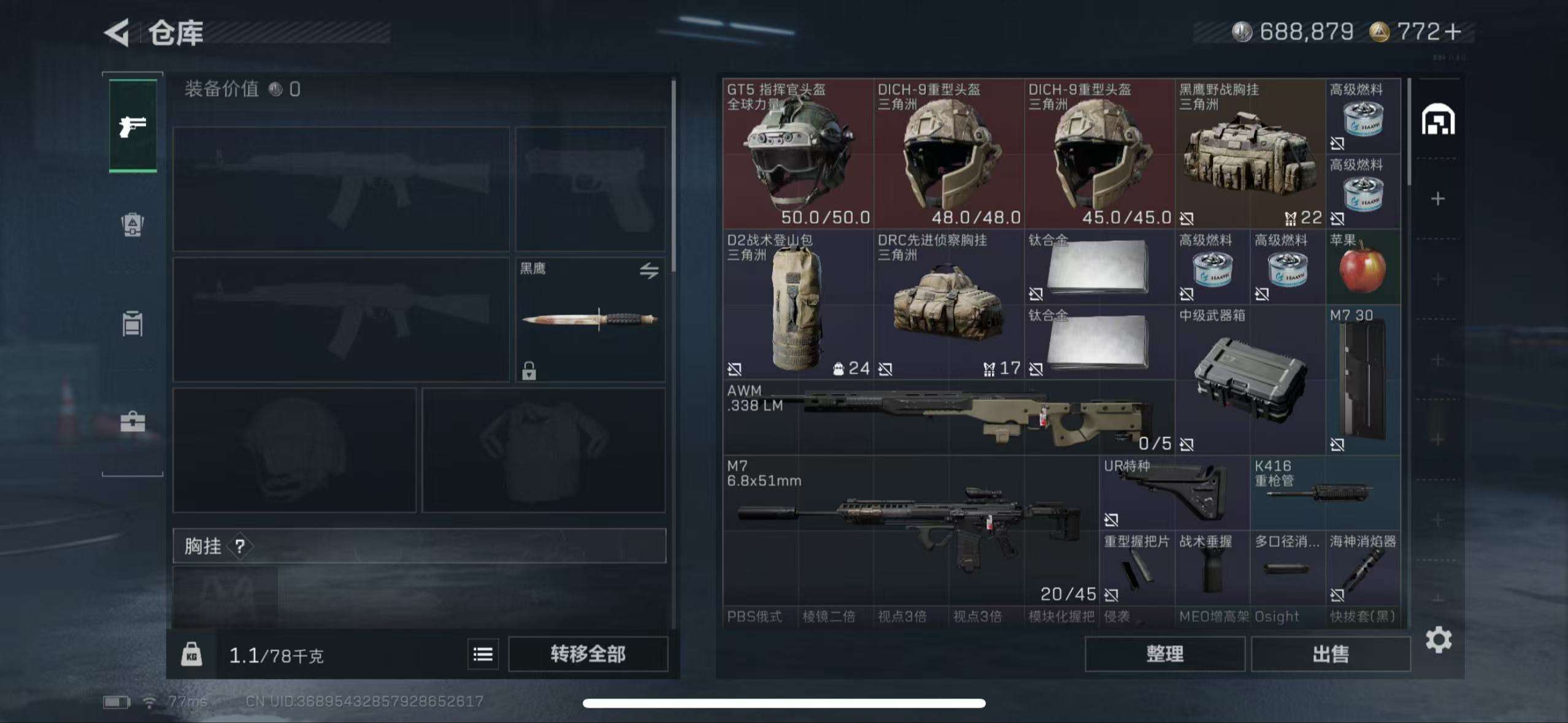
Task: Open the 胸挂 help question mark
Action: pos(240,548)
